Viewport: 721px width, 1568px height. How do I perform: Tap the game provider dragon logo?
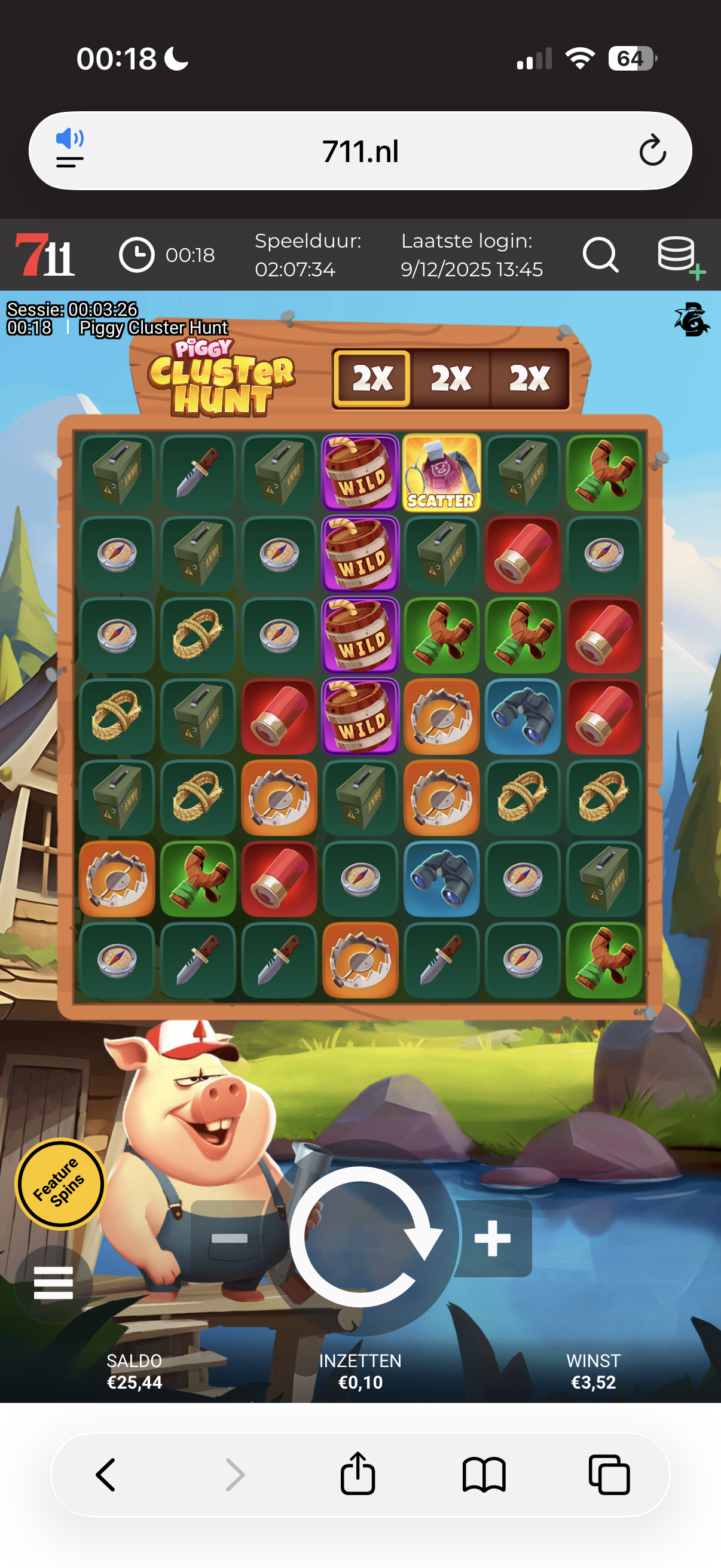click(691, 319)
